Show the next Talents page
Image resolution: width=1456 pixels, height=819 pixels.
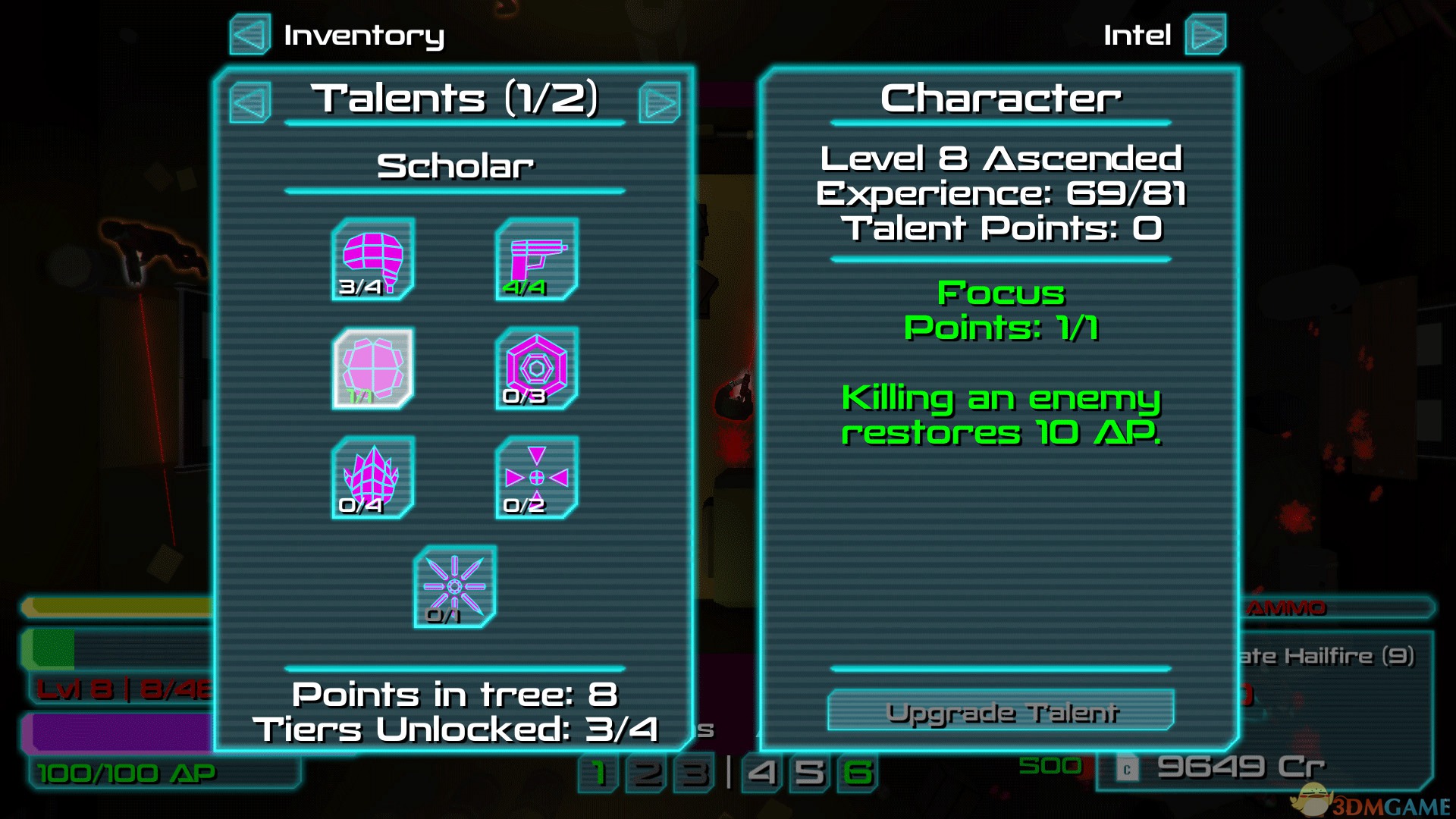pyautogui.click(x=659, y=102)
